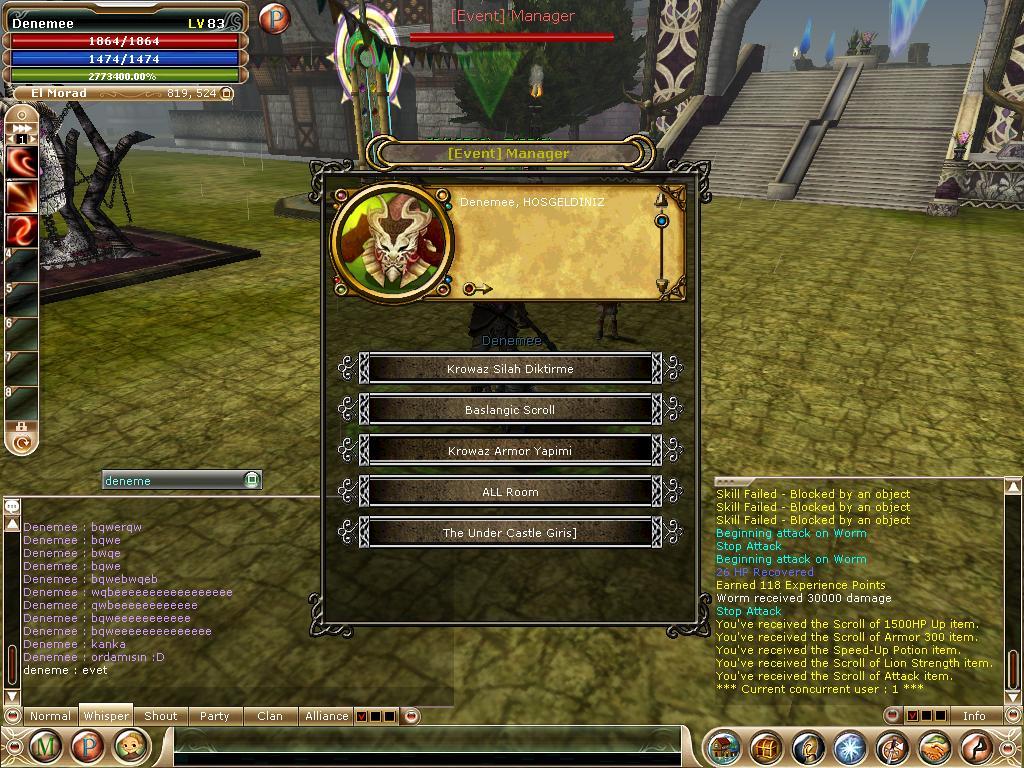Show the Info log tab

click(x=973, y=716)
